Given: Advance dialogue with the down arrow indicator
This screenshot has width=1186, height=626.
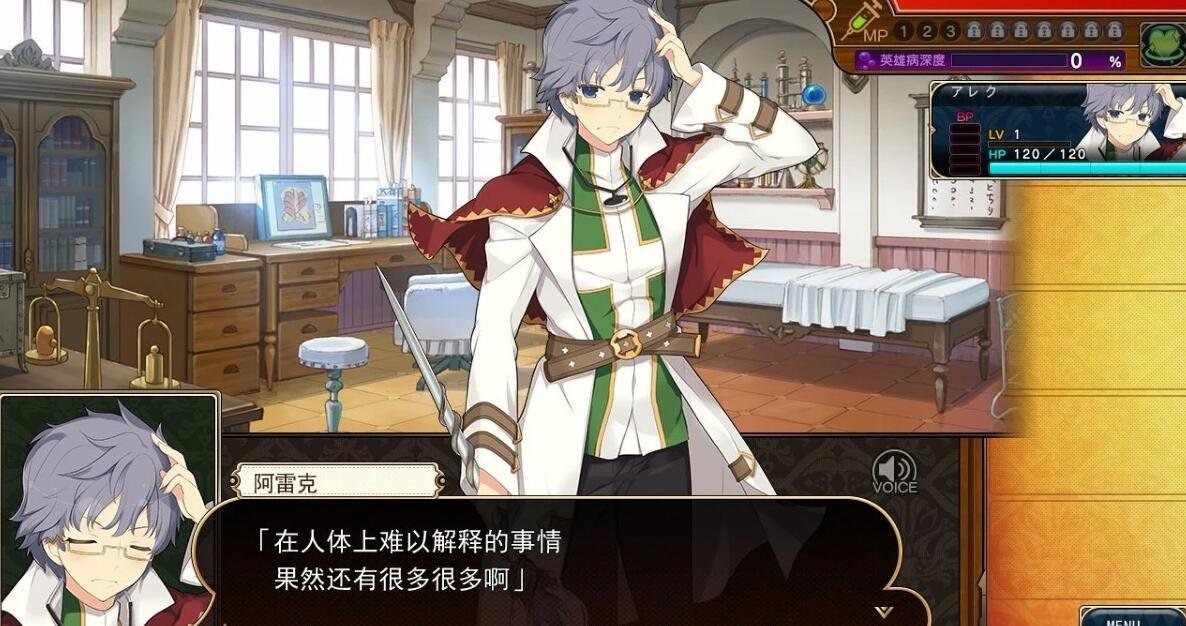Looking at the screenshot, I should click(883, 611).
